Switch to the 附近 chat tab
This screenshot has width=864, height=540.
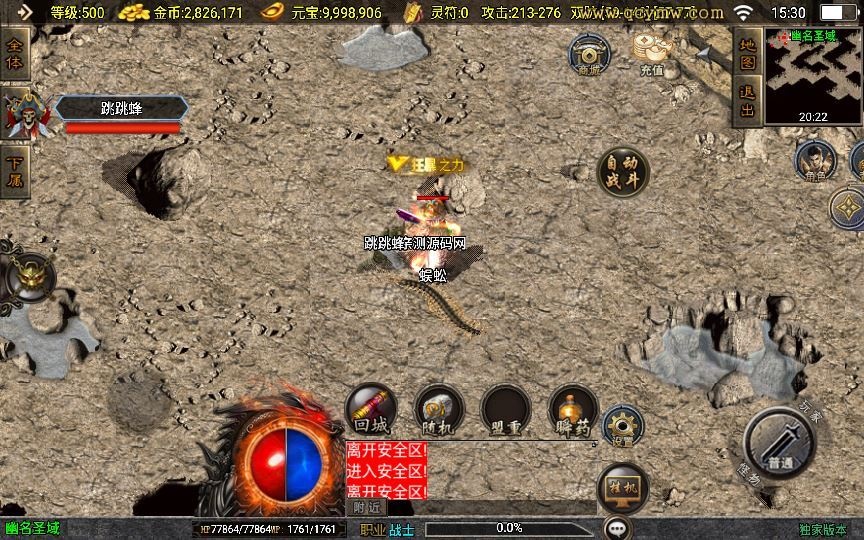pyautogui.click(x=366, y=508)
